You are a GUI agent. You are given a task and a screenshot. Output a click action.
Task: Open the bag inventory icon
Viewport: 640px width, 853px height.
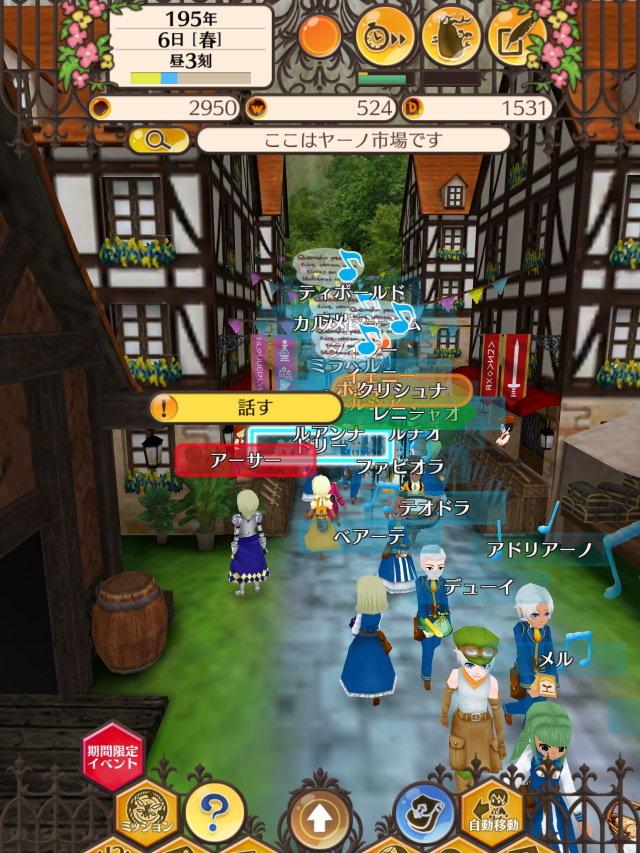point(450,38)
